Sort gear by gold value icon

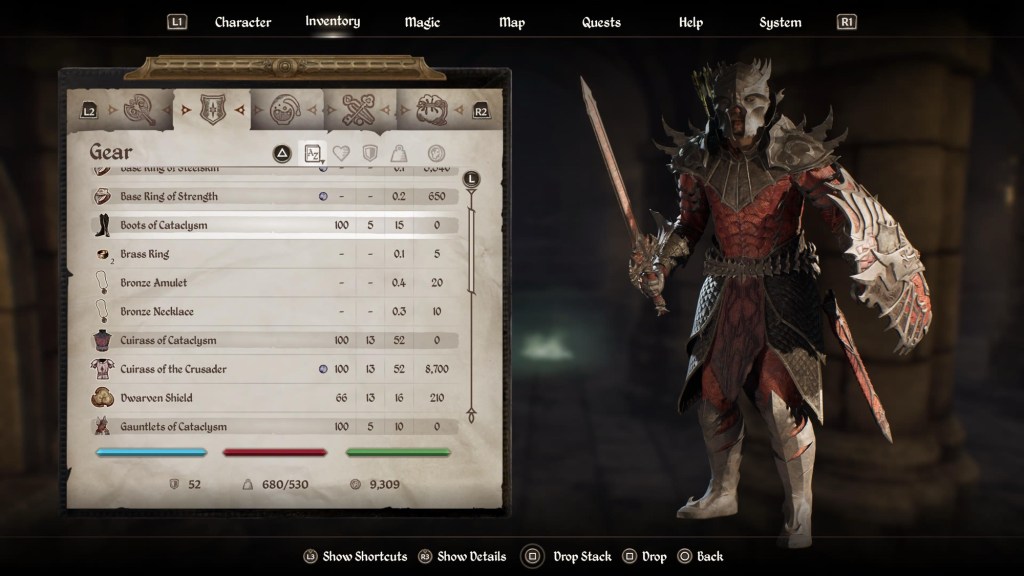[x=436, y=153]
